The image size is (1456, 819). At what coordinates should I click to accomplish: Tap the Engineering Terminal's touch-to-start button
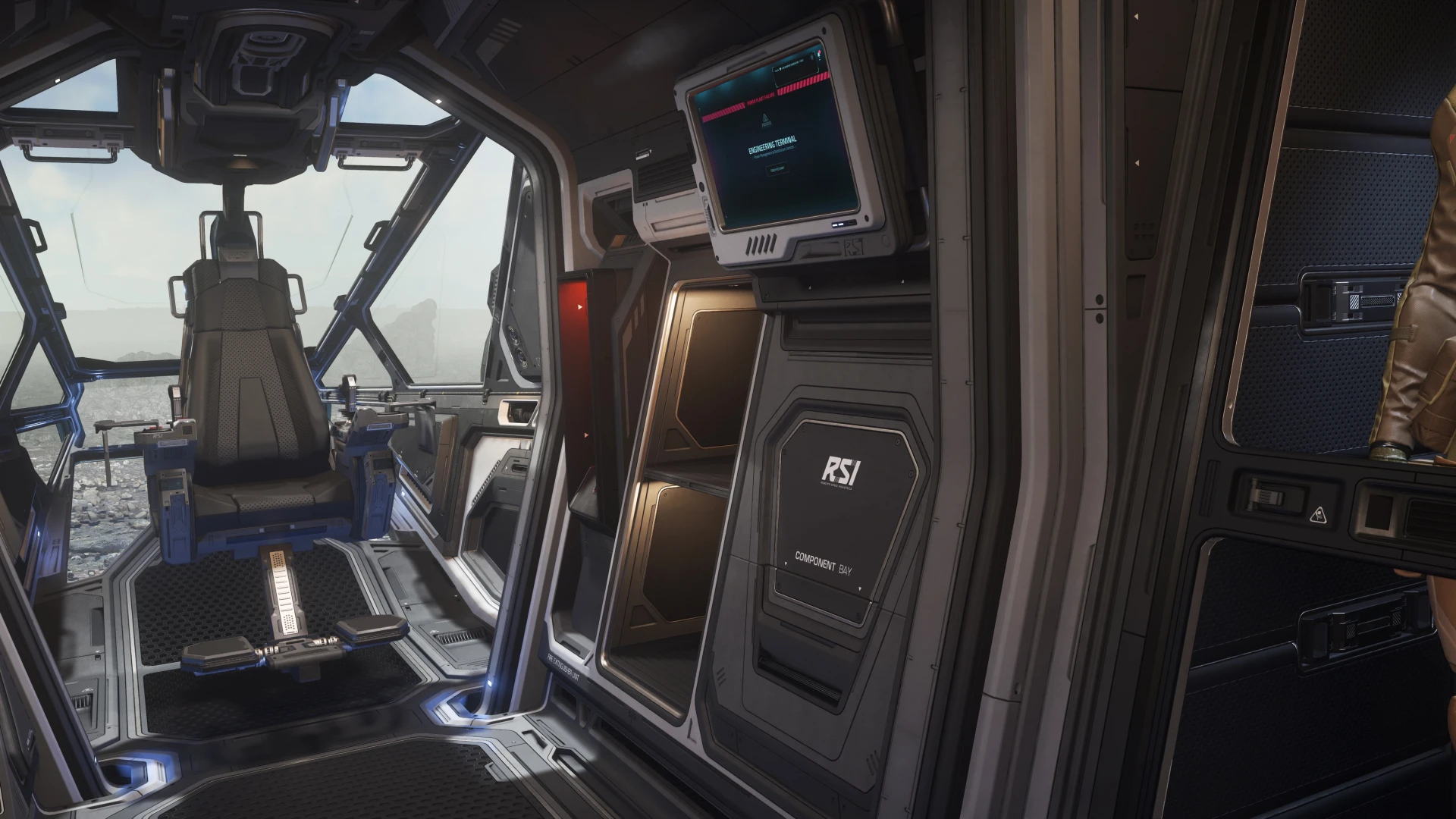click(x=777, y=170)
